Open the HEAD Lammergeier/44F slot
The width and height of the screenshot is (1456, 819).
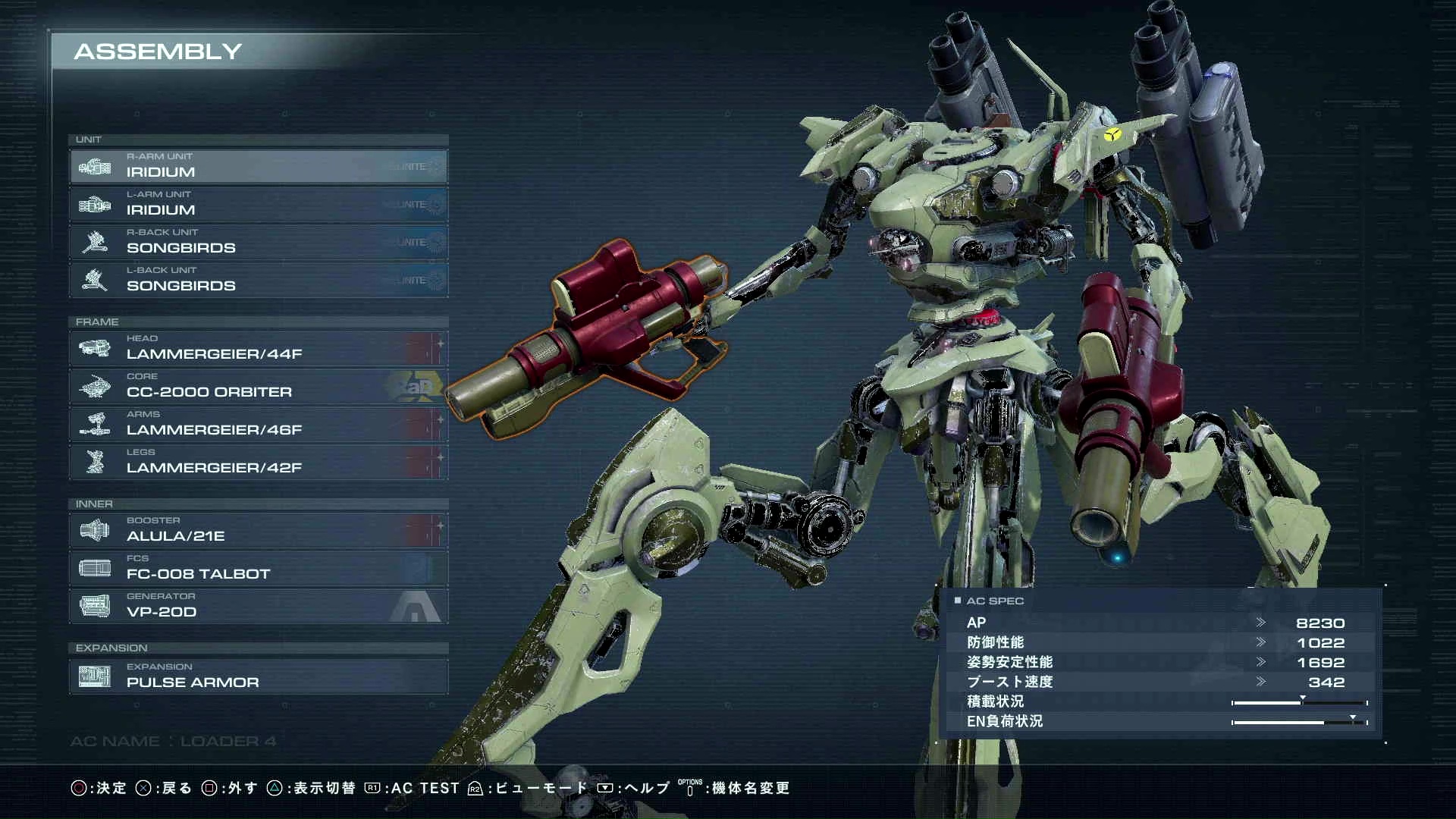click(258, 348)
